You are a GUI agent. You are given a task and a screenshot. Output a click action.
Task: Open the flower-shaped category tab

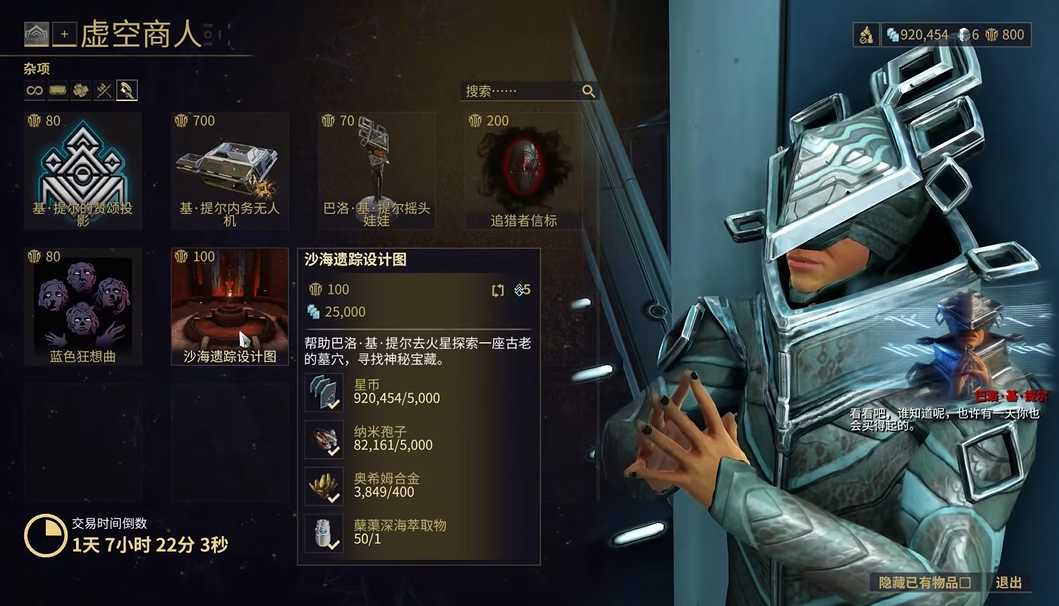pyautogui.click(x=81, y=91)
